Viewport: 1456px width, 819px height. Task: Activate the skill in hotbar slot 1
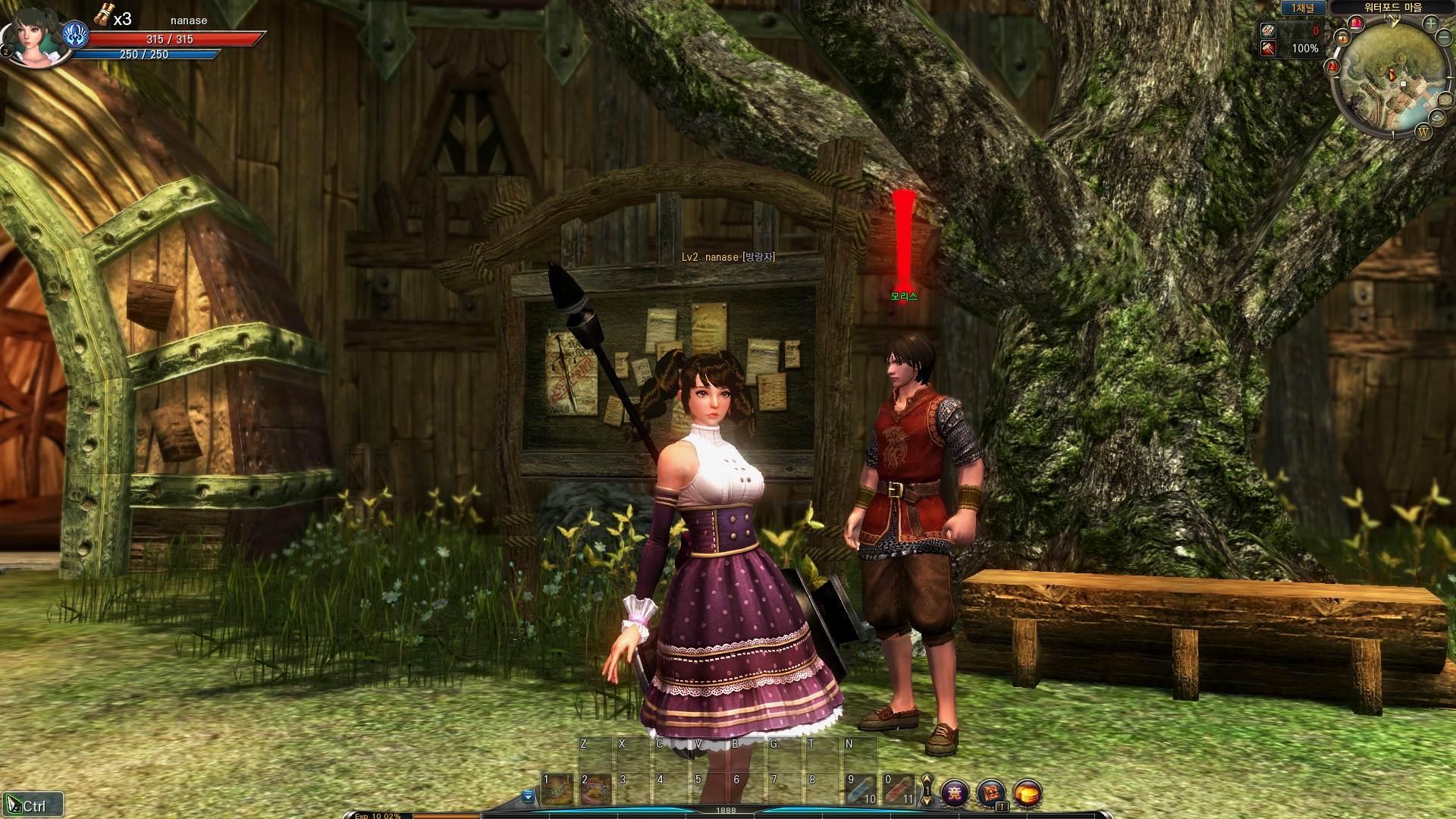557,790
